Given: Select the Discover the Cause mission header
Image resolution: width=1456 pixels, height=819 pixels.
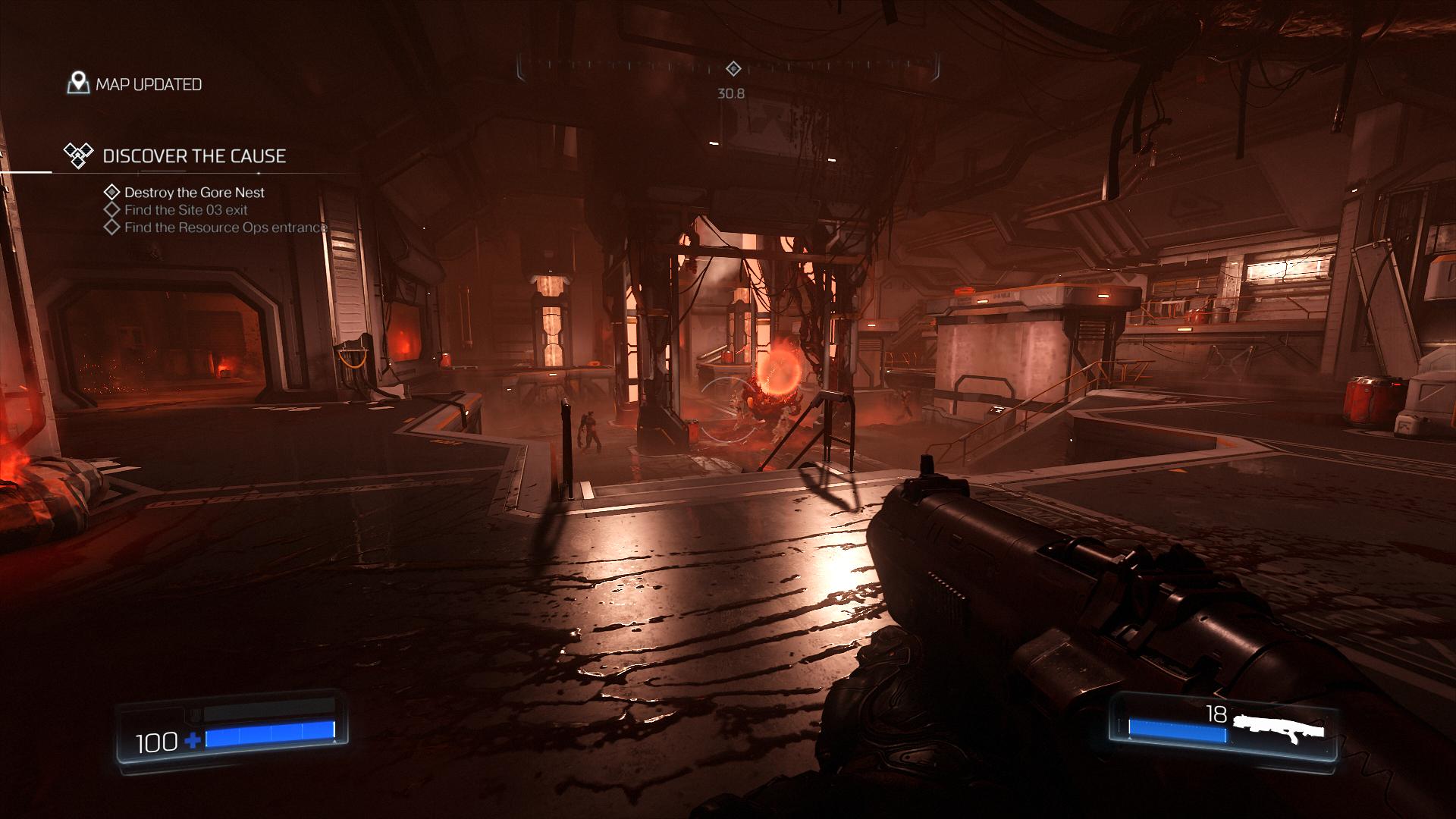Looking at the screenshot, I should [x=193, y=156].
